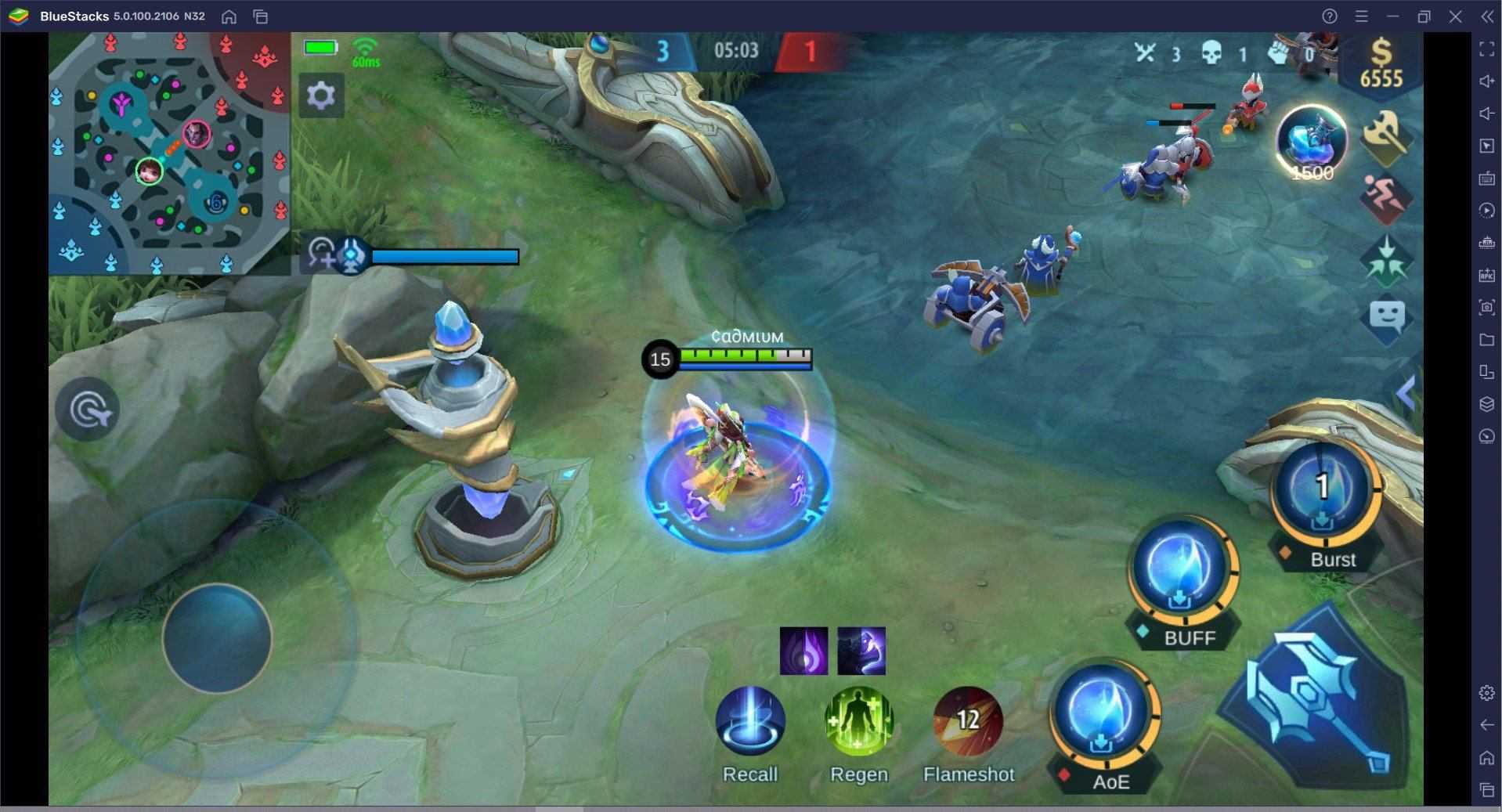Screen dimensions: 1502x812
Task: Send the retreat running-figure signal
Action: (1385, 197)
